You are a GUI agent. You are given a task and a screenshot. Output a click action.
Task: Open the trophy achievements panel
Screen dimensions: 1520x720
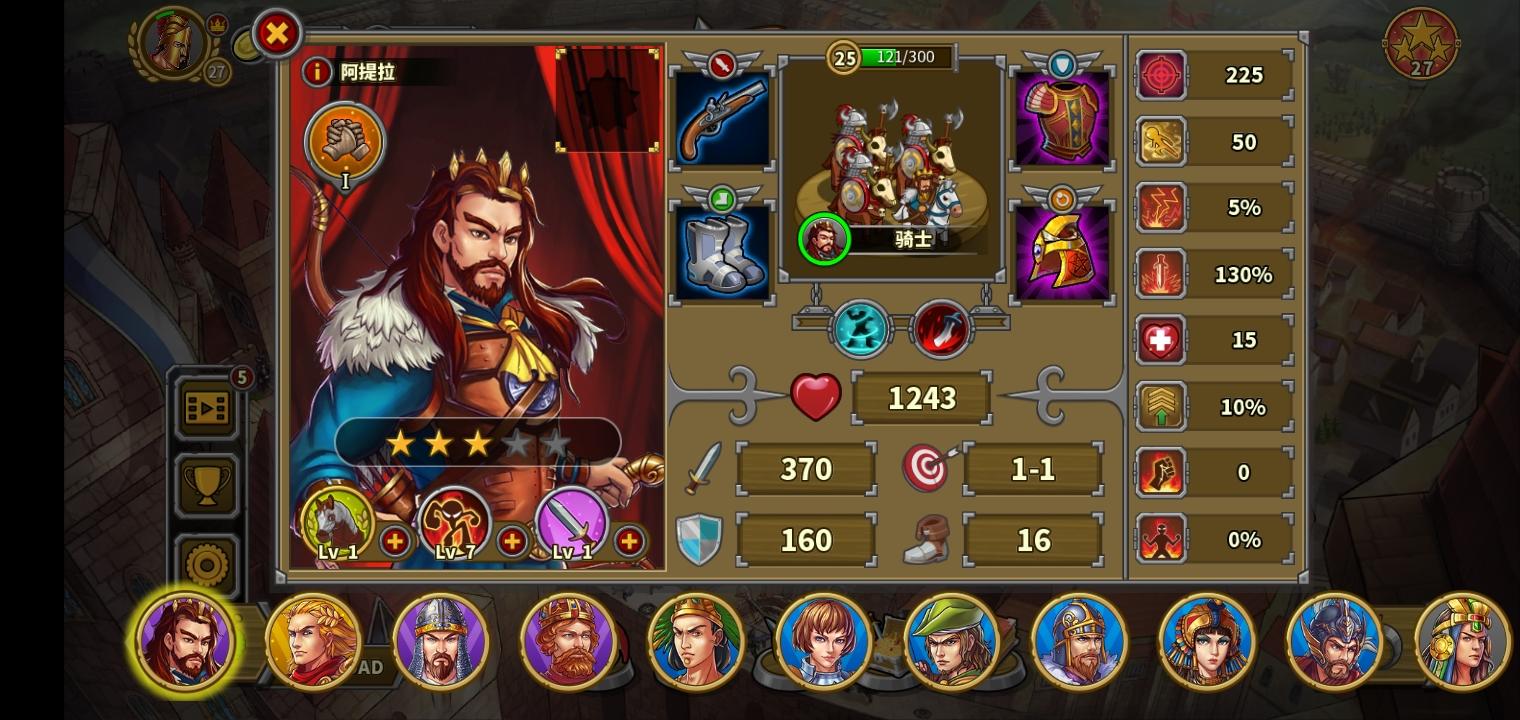tap(206, 485)
